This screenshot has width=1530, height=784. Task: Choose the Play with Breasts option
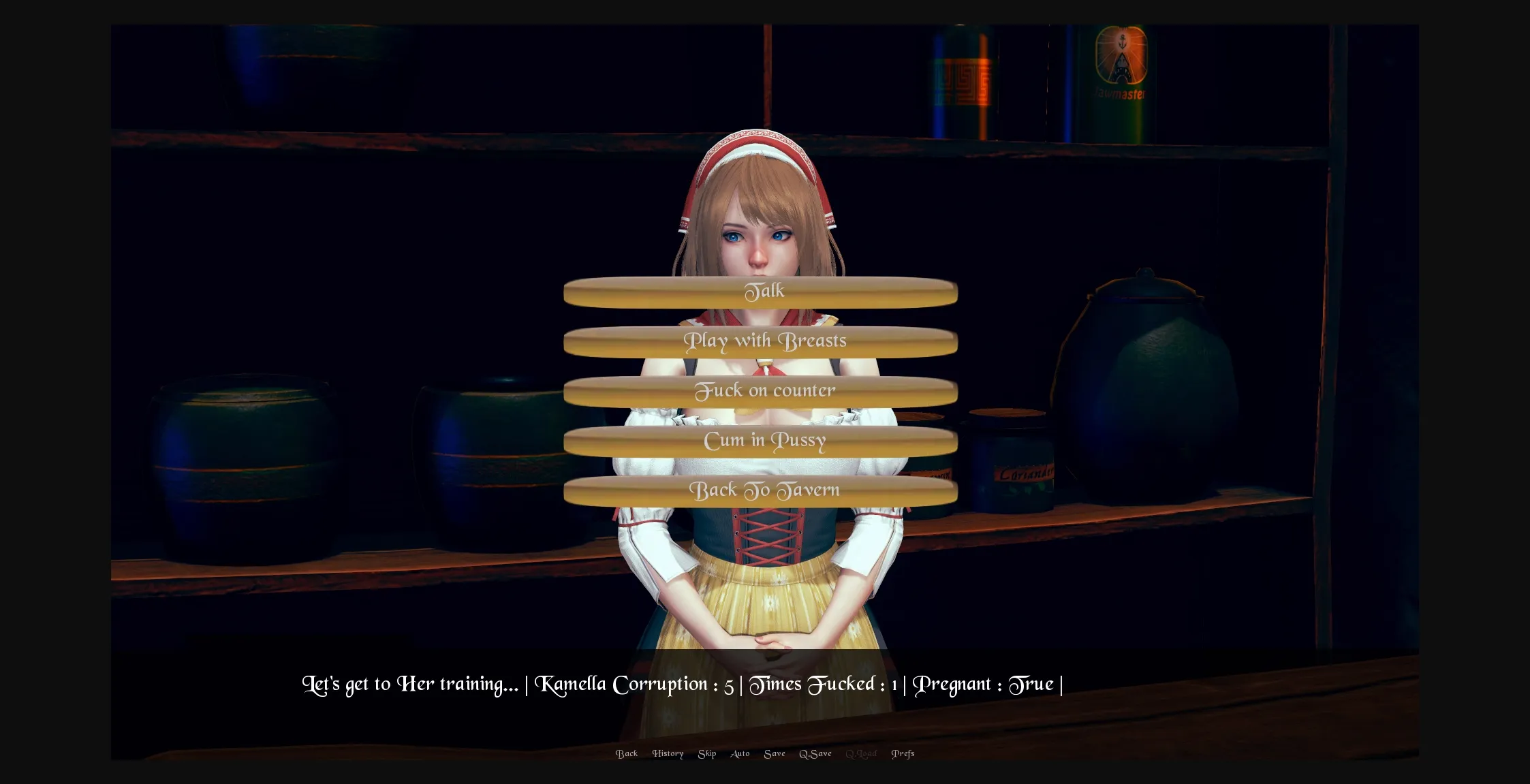click(x=764, y=341)
